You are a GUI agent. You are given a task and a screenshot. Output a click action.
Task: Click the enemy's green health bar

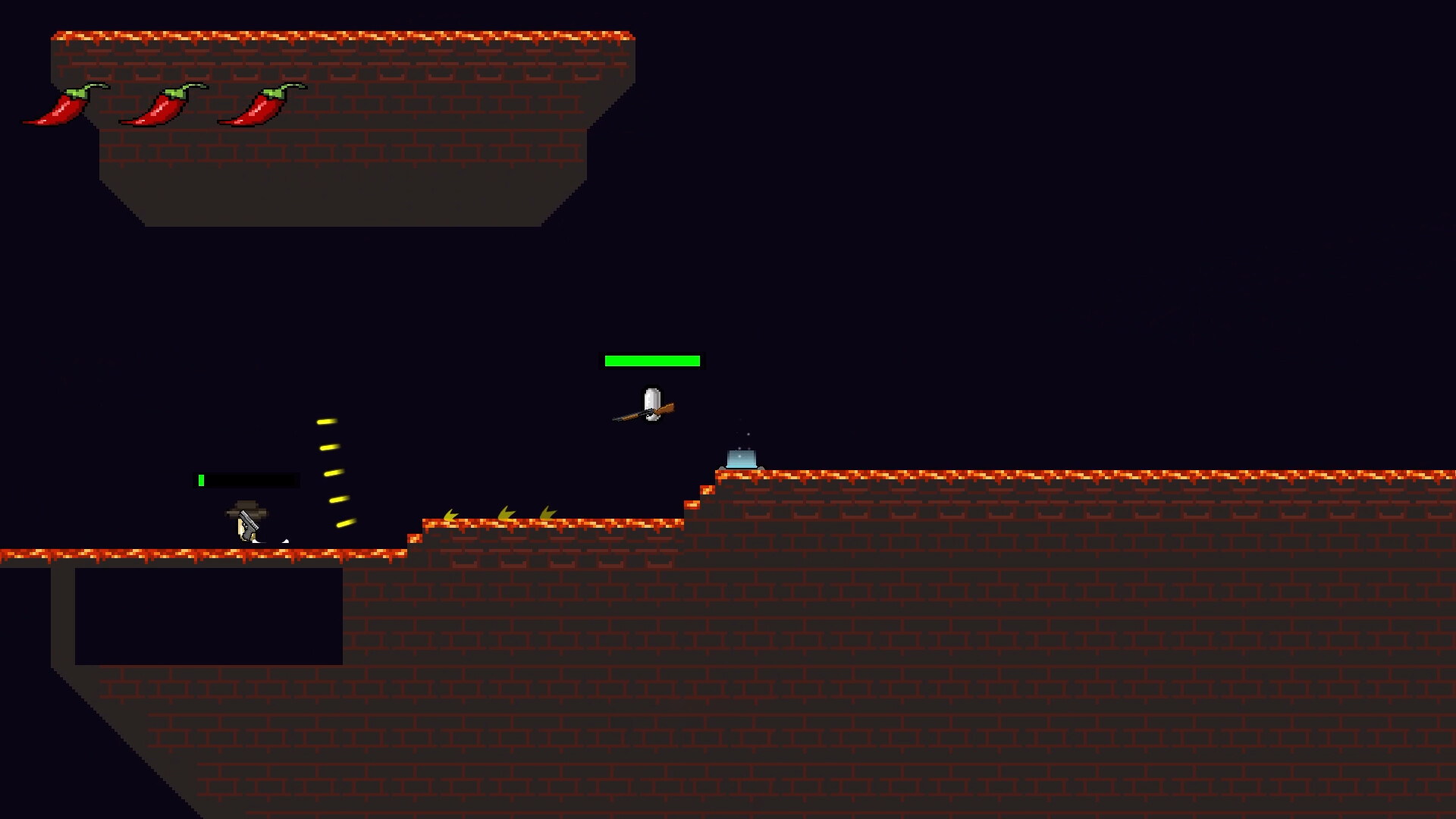click(652, 360)
